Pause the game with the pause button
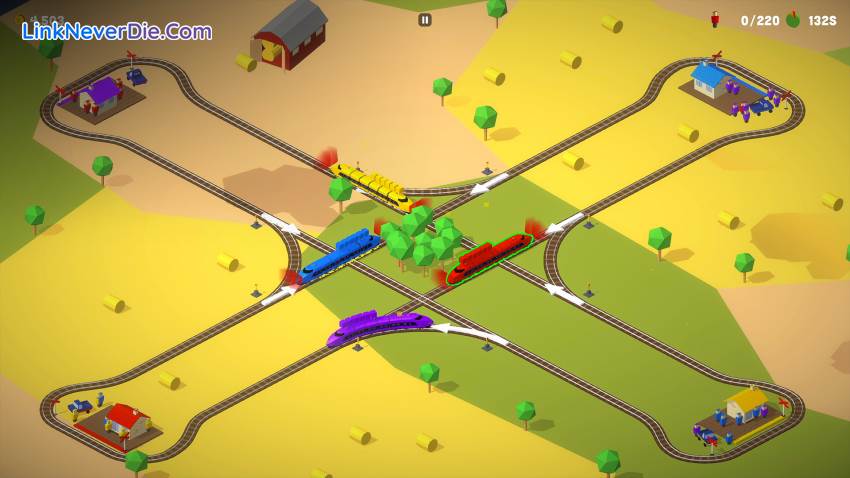The width and height of the screenshot is (850, 478). point(425,20)
